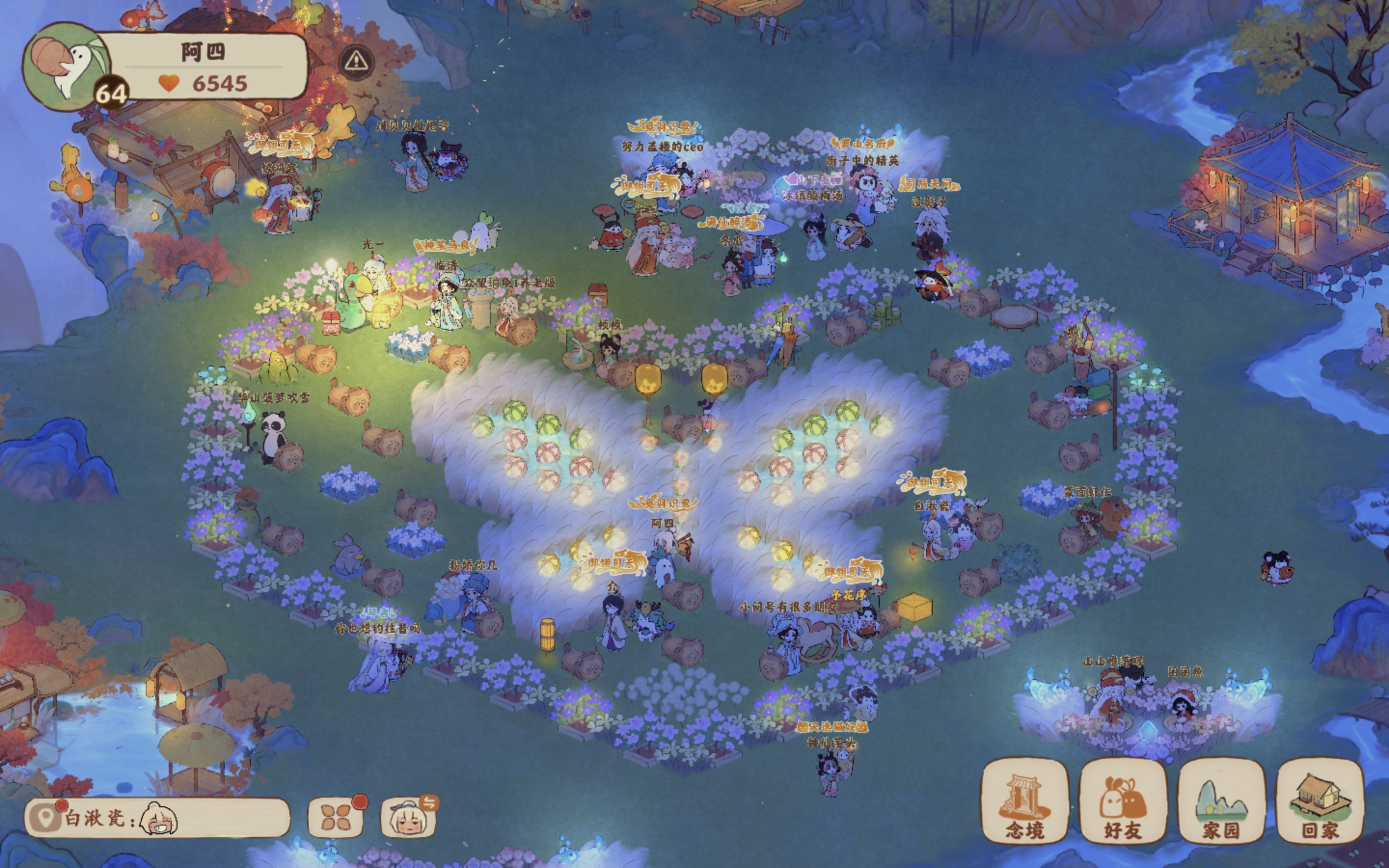Click the warning triangle icon
The width and height of the screenshot is (1389, 868).
coord(356,61)
